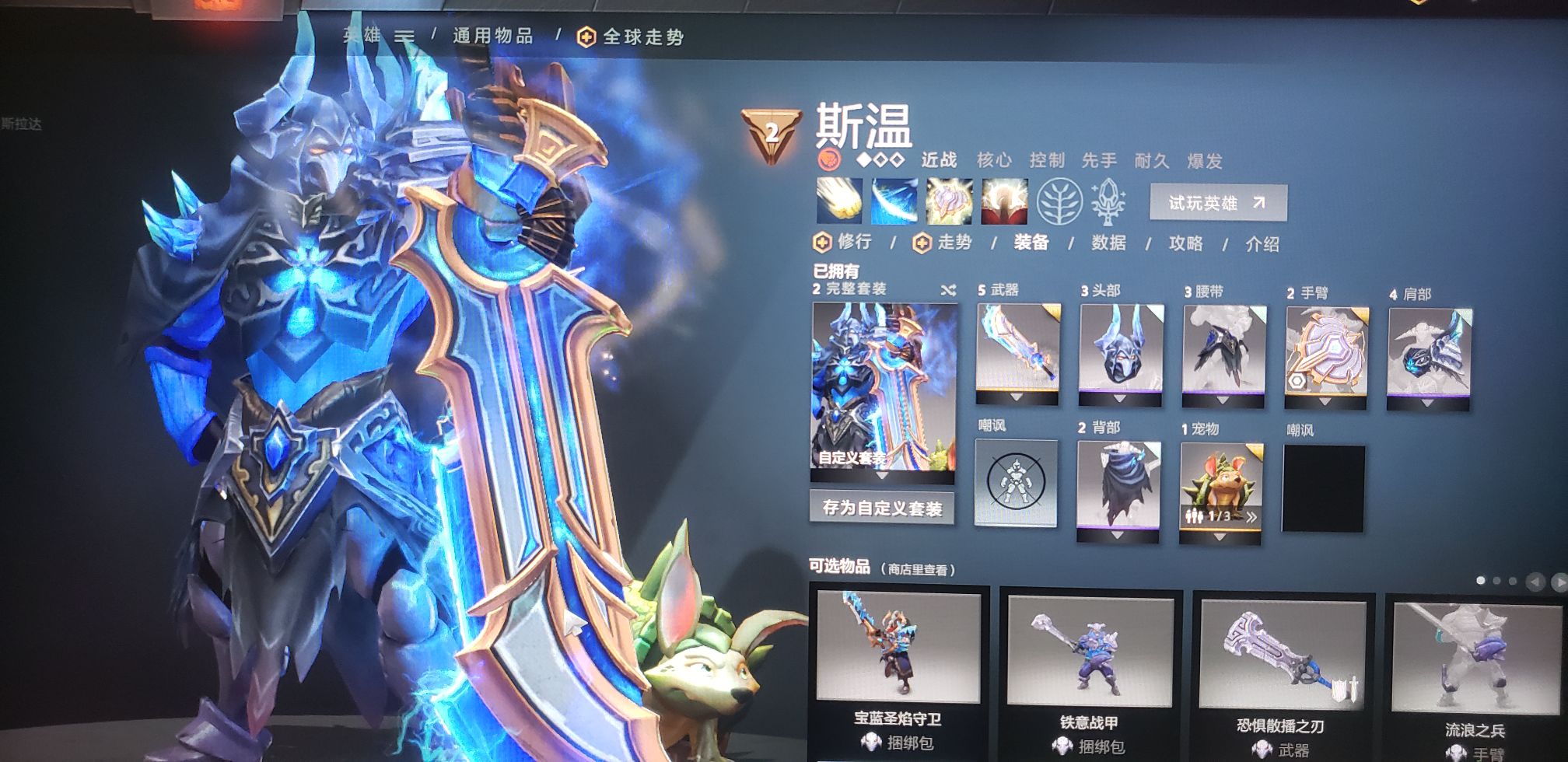This screenshot has width=1568, height=762.
Task: Open the 通用物品 menu
Action: [x=489, y=33]
